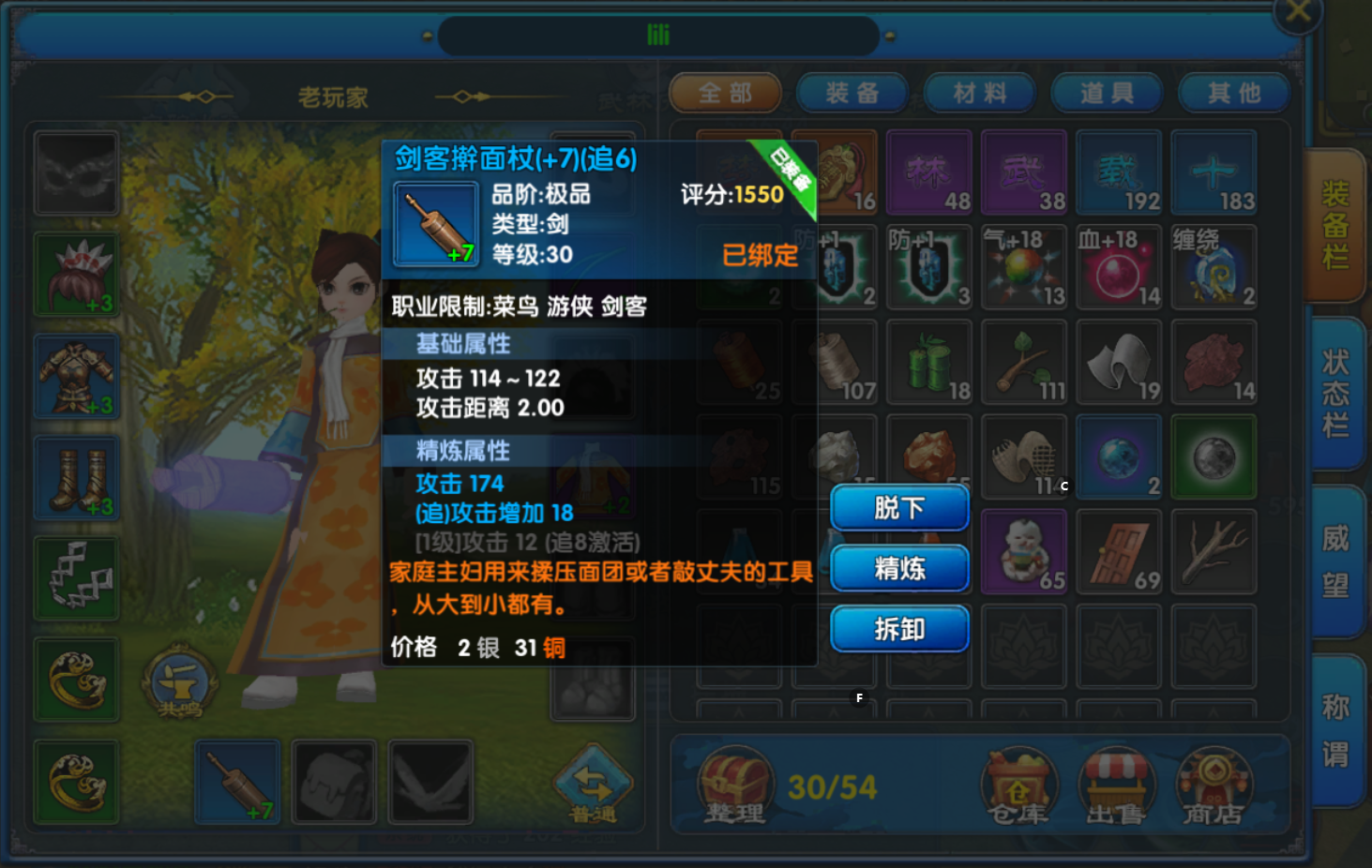Screen dimensions: 1372x868
Task: Select the red 血+18 gem slot
Action: point(1119,267)
